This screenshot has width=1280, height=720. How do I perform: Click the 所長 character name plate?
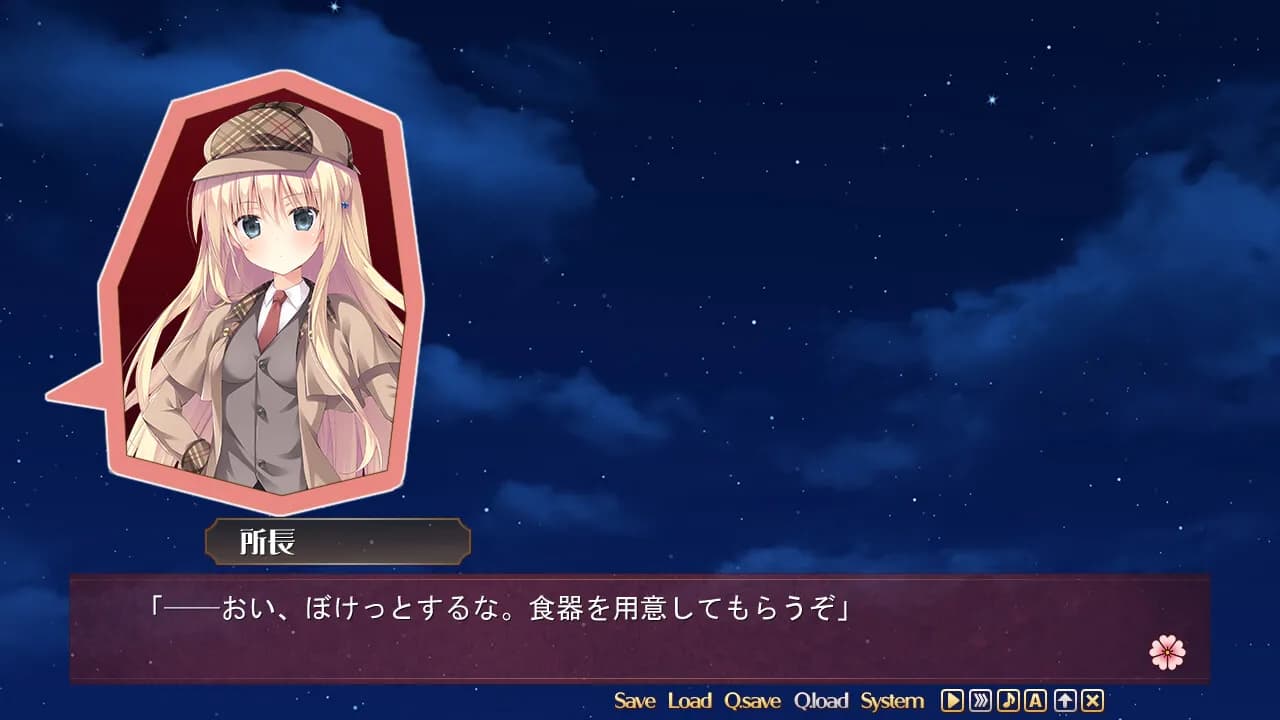(338, 540)
